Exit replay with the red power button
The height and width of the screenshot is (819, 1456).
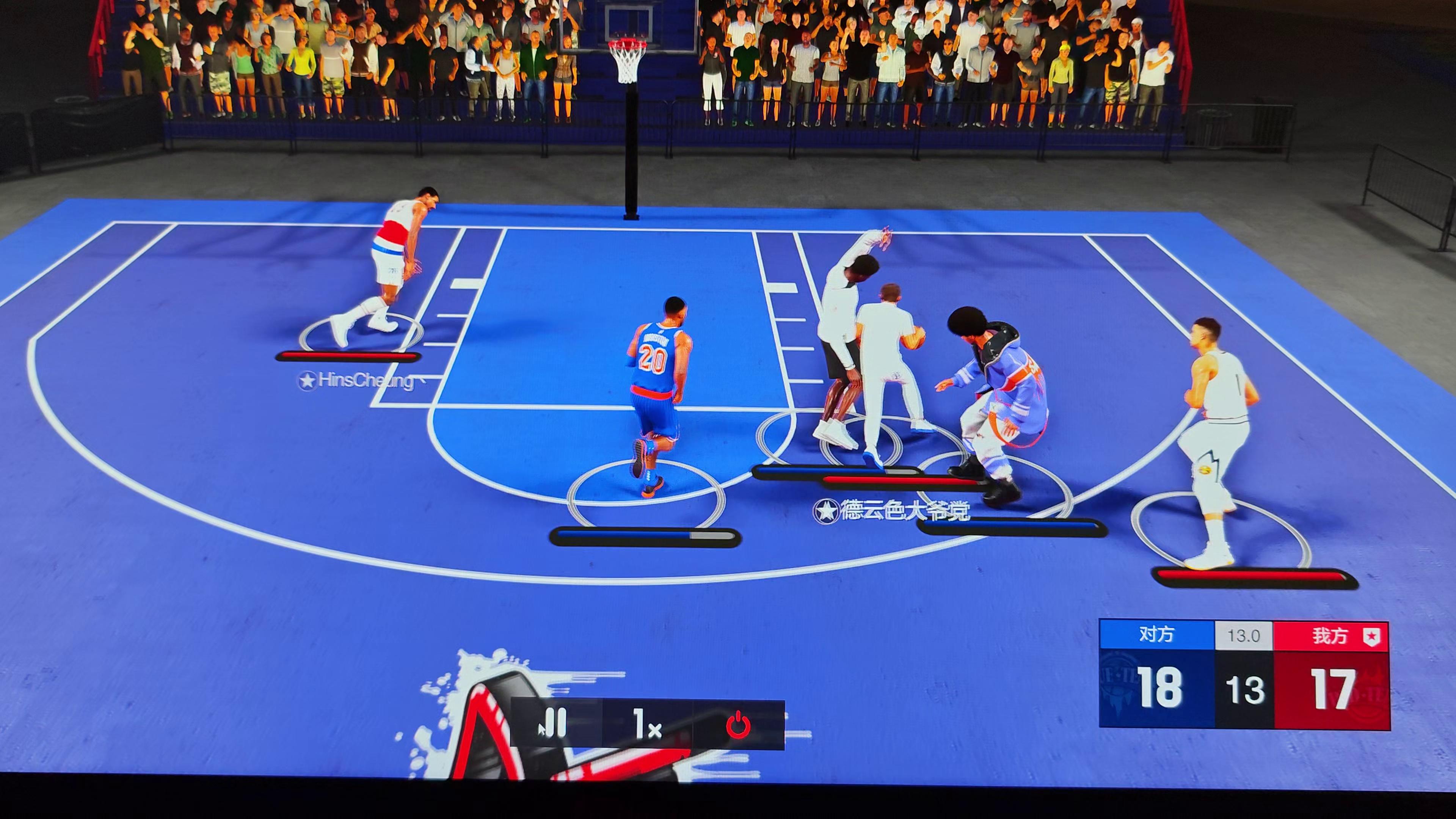pos(738,725)
